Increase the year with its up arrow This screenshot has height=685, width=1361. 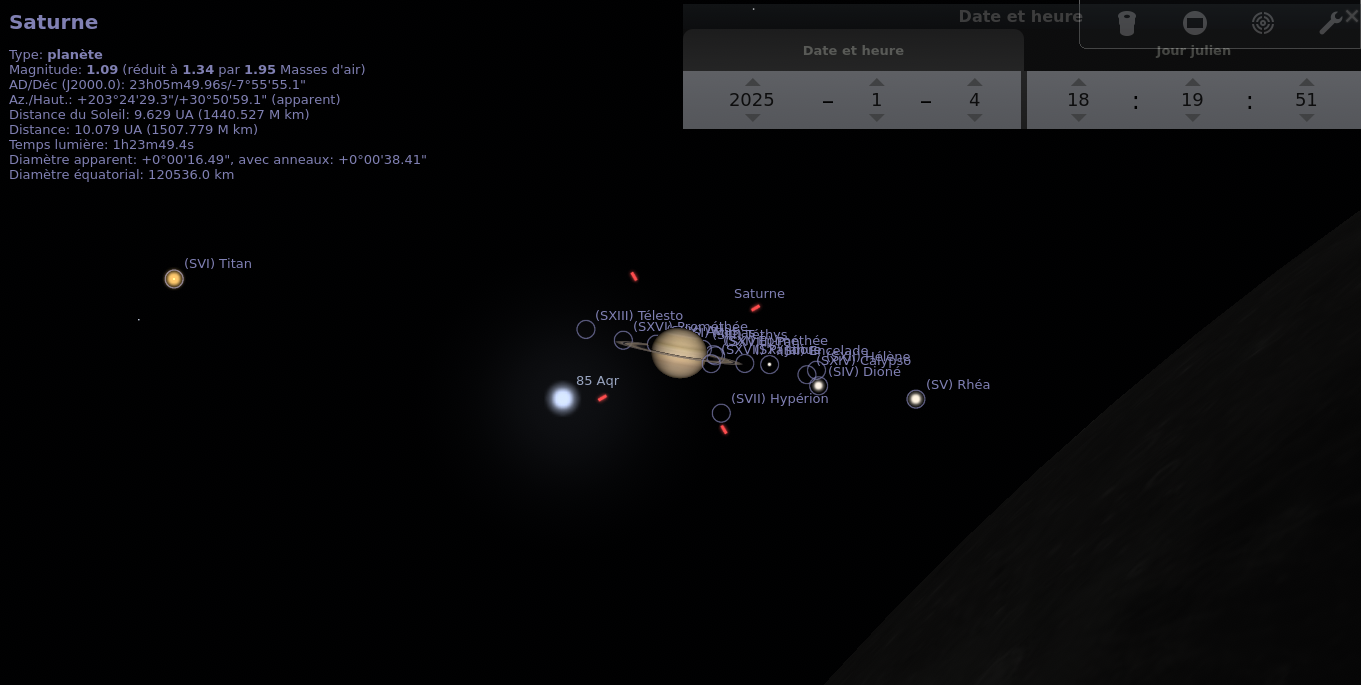click(752, 83)
